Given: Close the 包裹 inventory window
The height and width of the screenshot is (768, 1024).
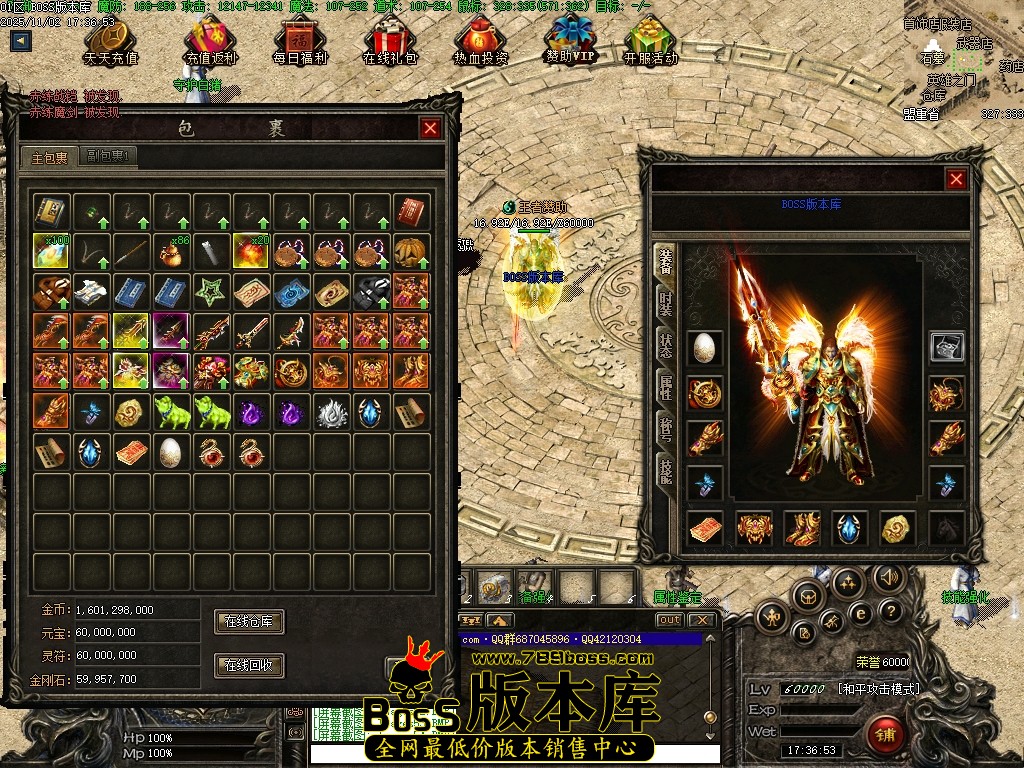Looking at the screenshot, I should (431, 128).
